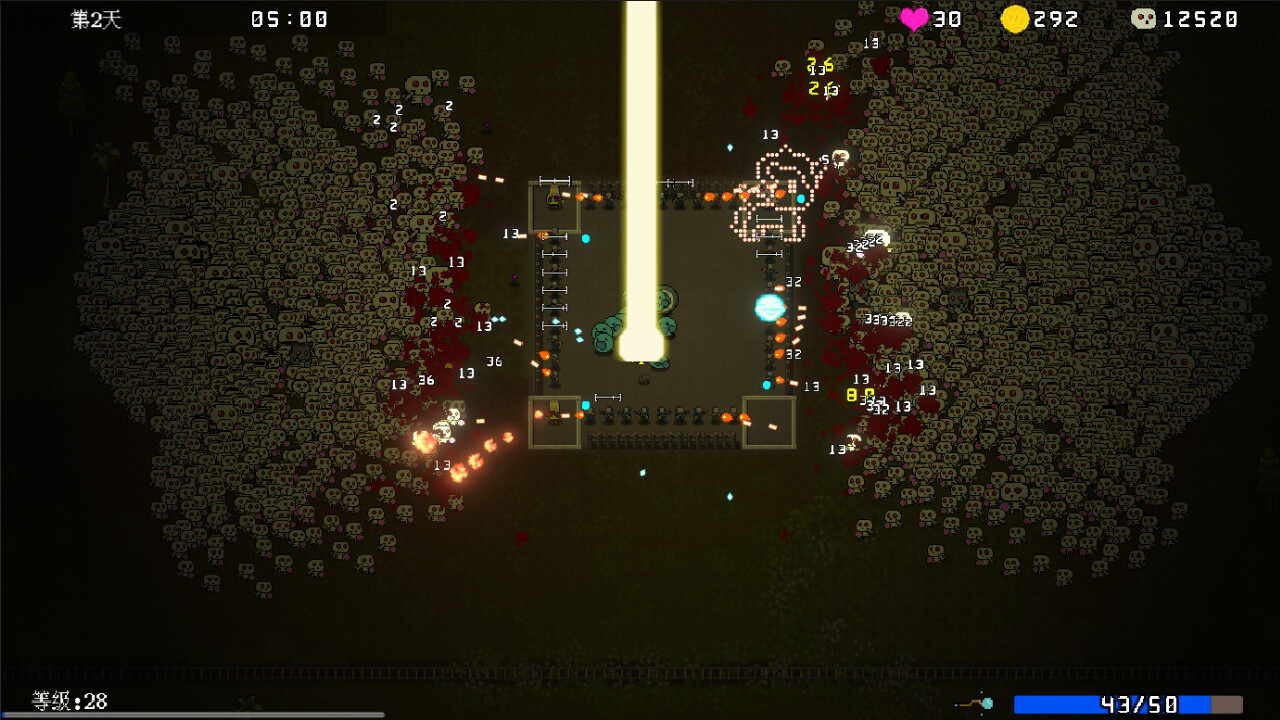The height and width of the screenshot is (720, 1280).
Task: Select the golden archer in the bottom-left corner tower
Action: coord(553,412)
